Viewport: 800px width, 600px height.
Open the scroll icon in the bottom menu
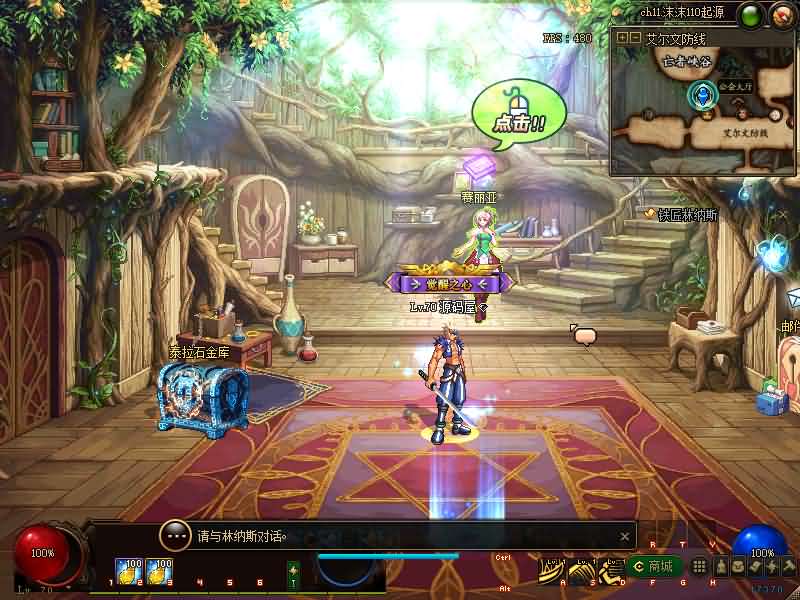755,567
